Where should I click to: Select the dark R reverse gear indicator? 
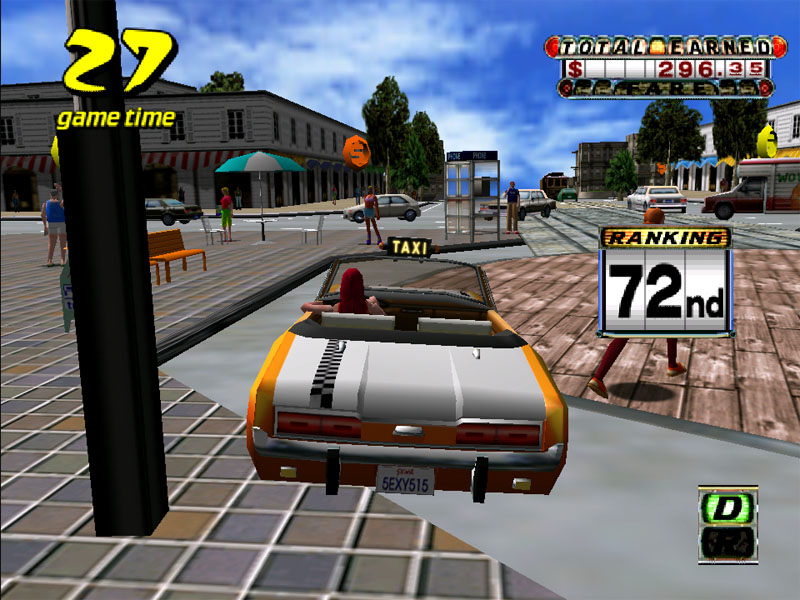727,543
